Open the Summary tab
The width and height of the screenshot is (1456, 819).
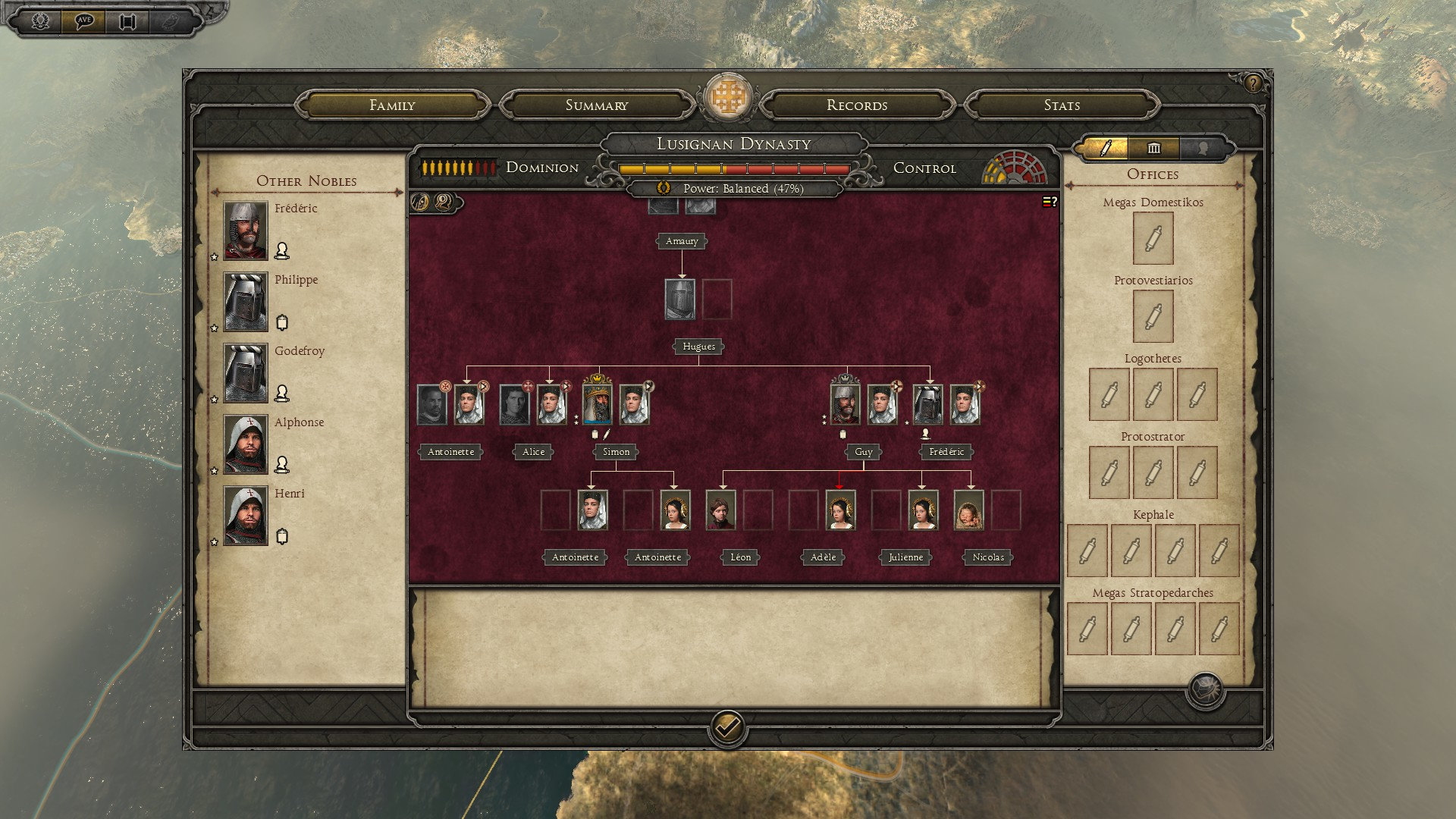coord(596,105)
